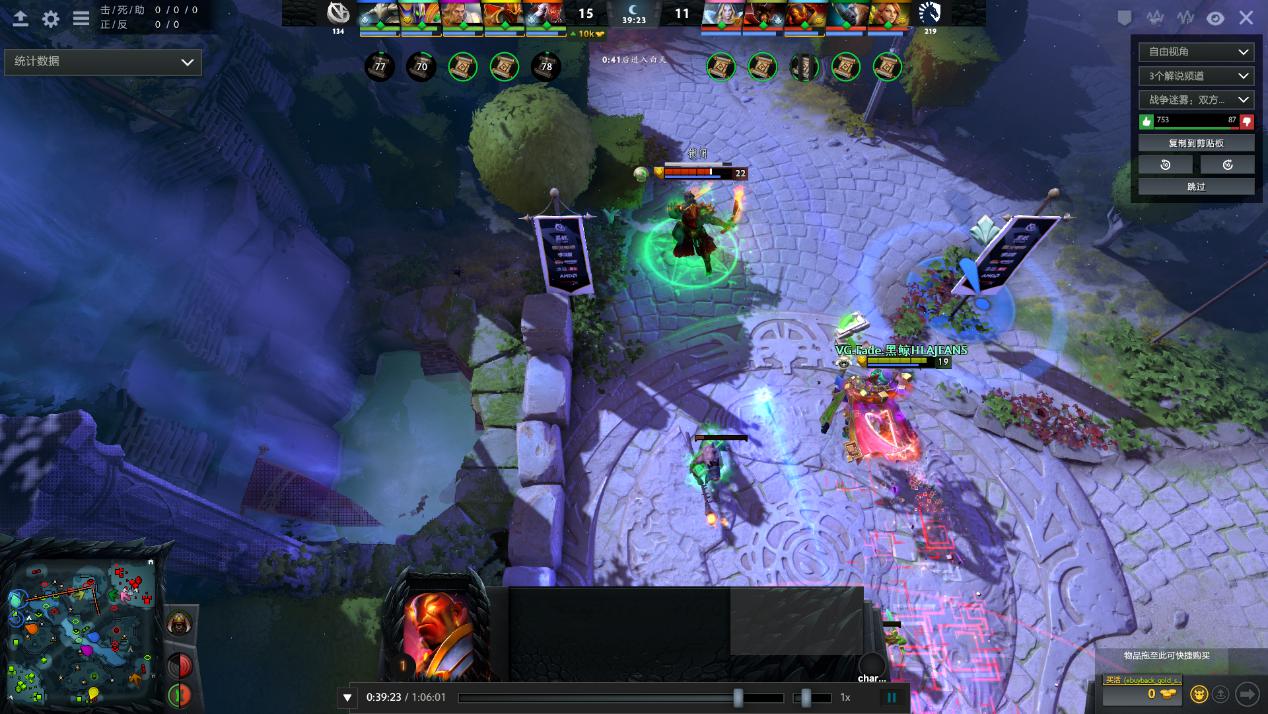This screenshot has width=1268, height=714.
Task: Give the replay a green thumbs up
Action: pyautogui.click(x=1146, y=121)
